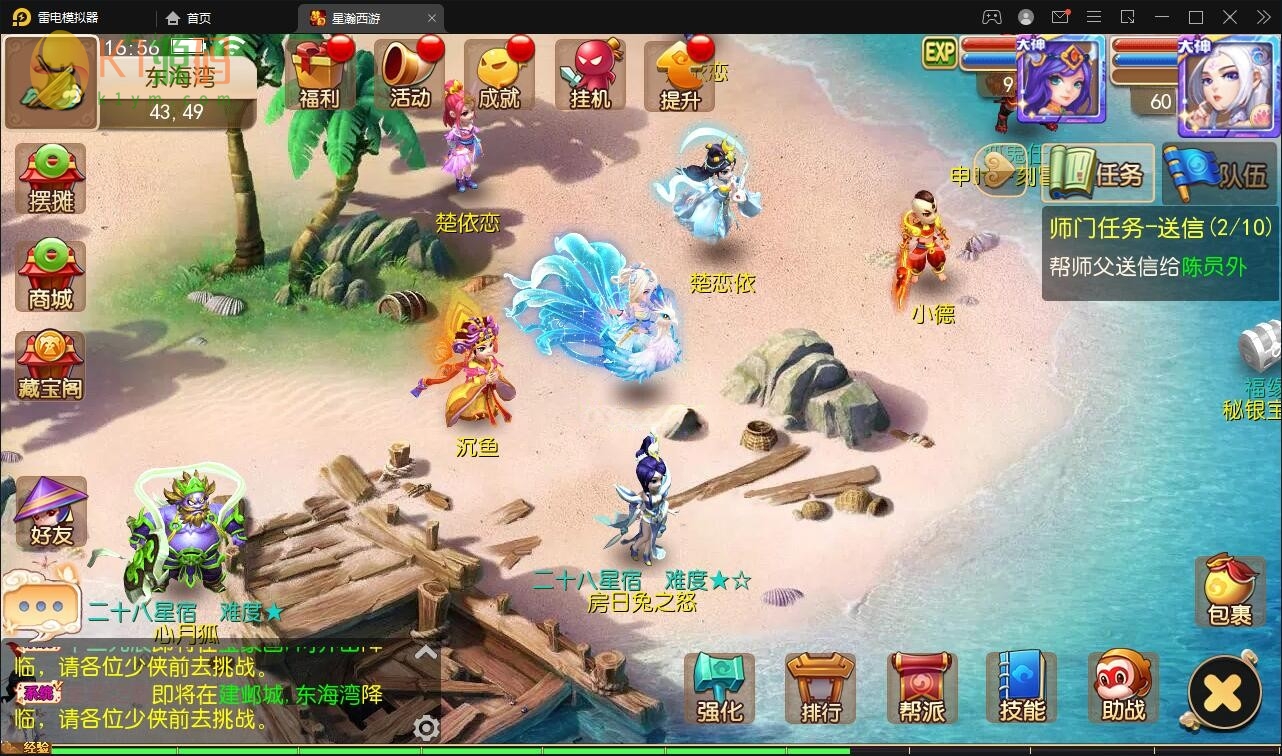1282x756 pixels.
Task: Open the 商城 (Shop) icon
Action: (50, 272)
